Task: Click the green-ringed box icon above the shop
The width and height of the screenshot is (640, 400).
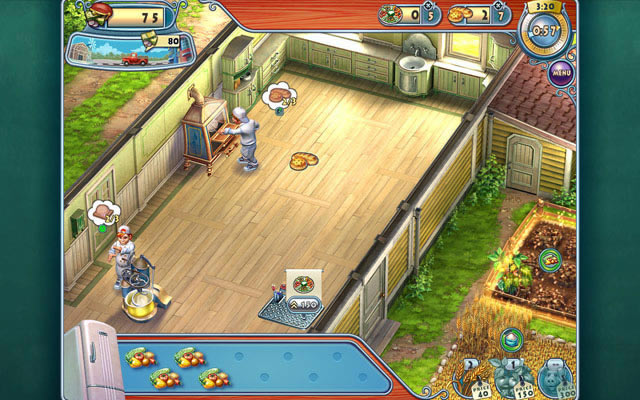Action: point(512,339)
